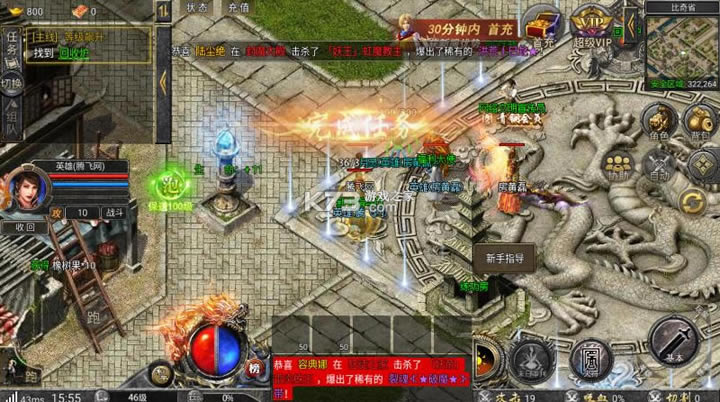Collapse the quest panel with the arrow
Viewport: 720px width, 402px height.
pyautogui.click(x=162, y=82)
